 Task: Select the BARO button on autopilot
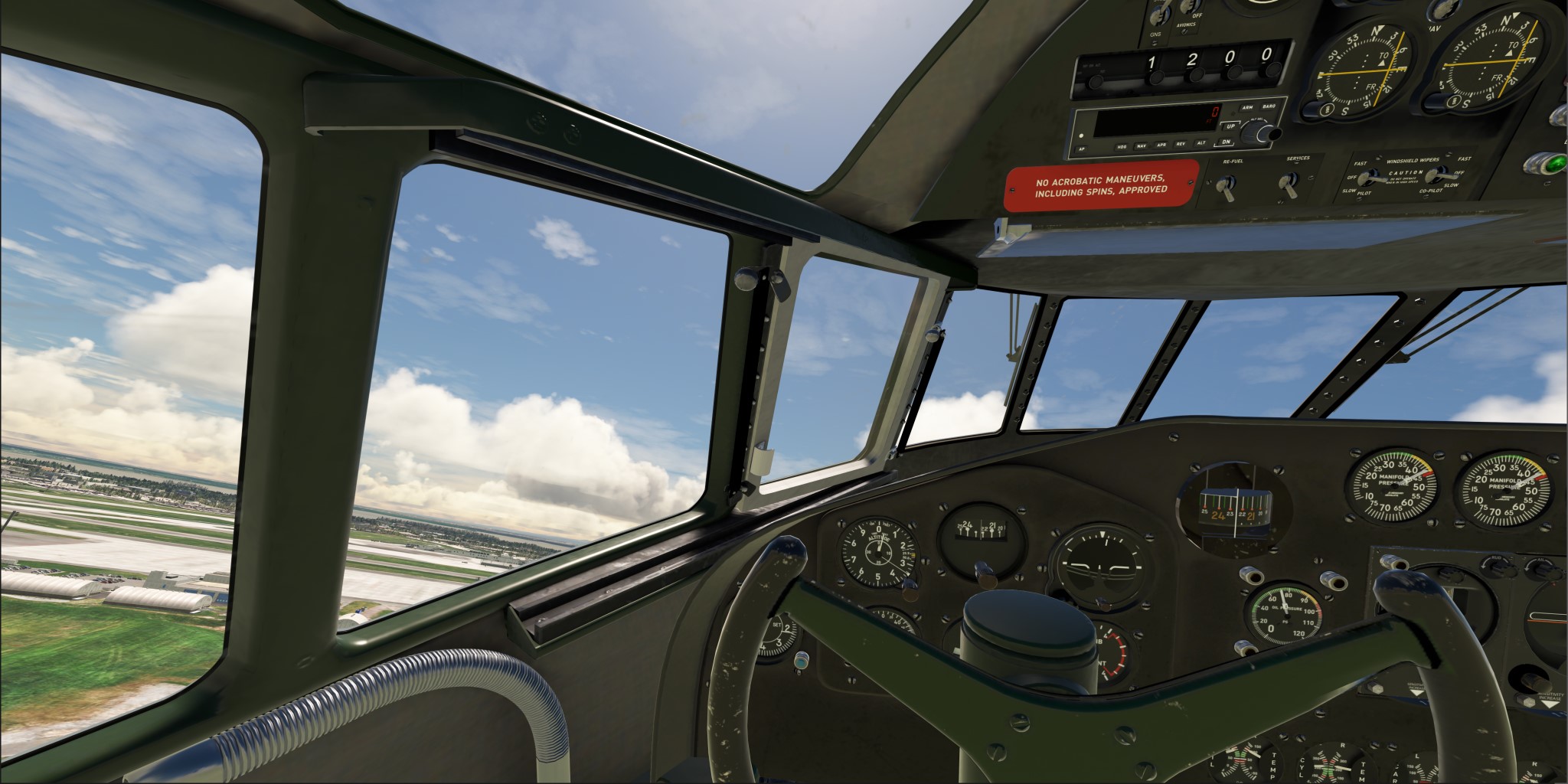tap(1269, 106)
